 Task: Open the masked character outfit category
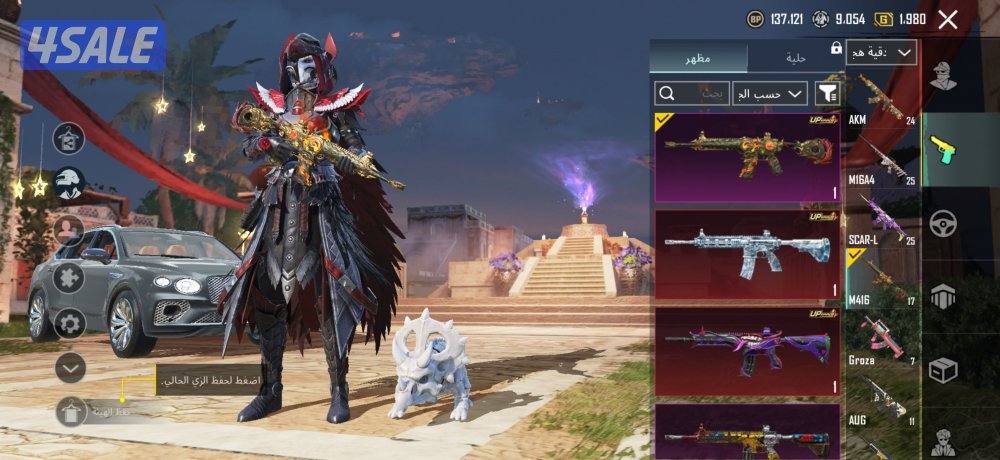pyautogui.click(x=943, y=76)
